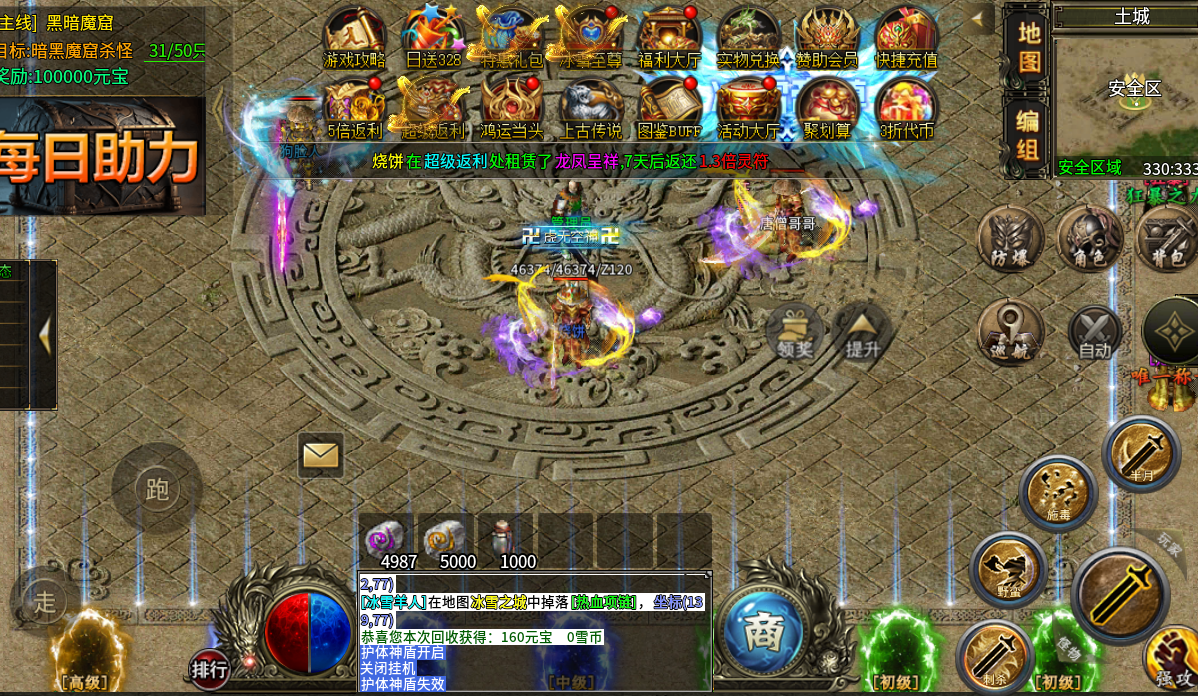Click the 领奖 claim reward button
The width and height of the screenshot is (1198, 696).
coord(795,331)
